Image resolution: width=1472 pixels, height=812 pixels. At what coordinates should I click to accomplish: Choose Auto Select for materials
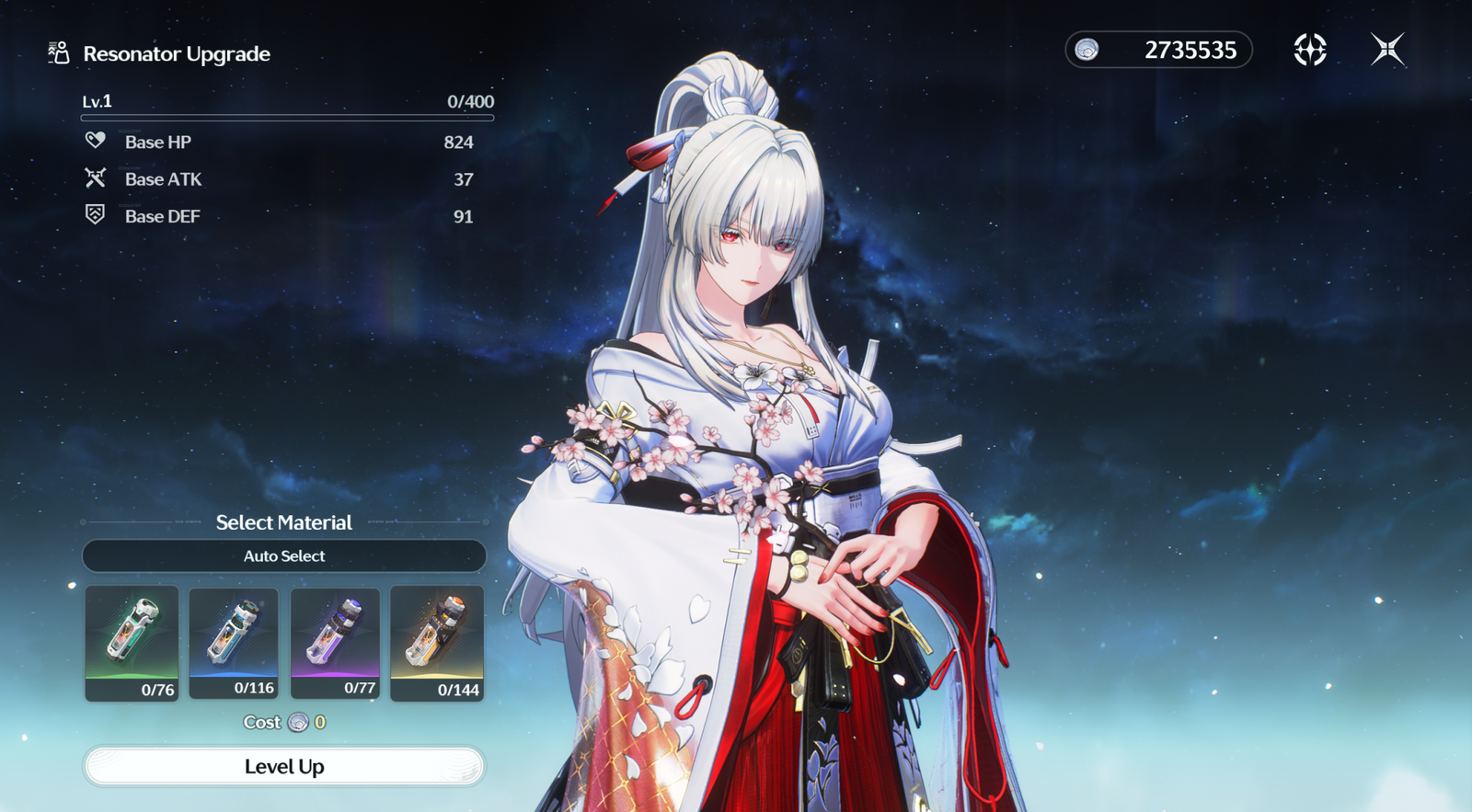[x=284, y=555]
